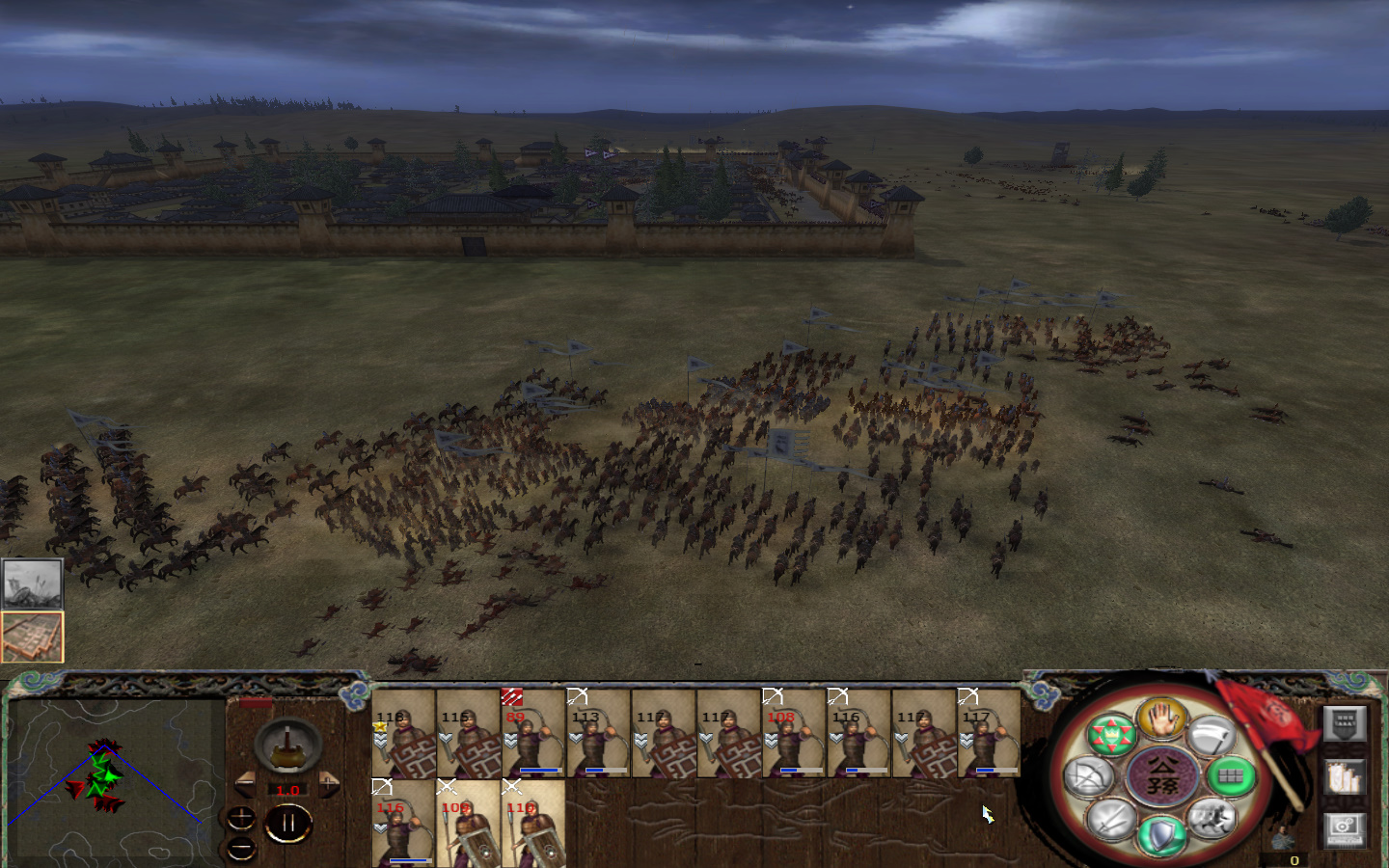This screenshot has width=1389, height=868.
Task: Increase battle speed with the plus stepper
Action: 328,784
